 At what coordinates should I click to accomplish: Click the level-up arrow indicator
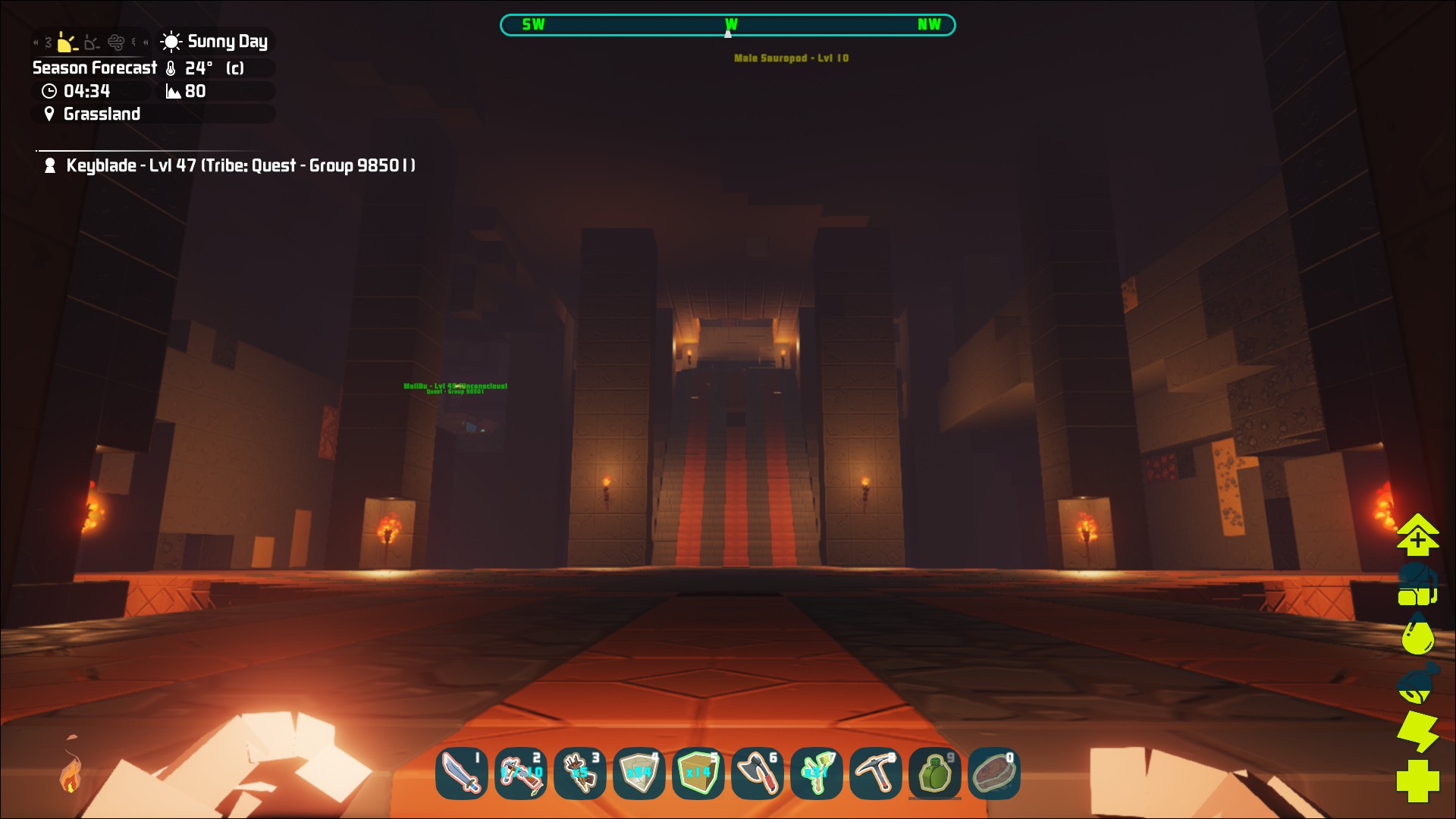(1417, 535)
